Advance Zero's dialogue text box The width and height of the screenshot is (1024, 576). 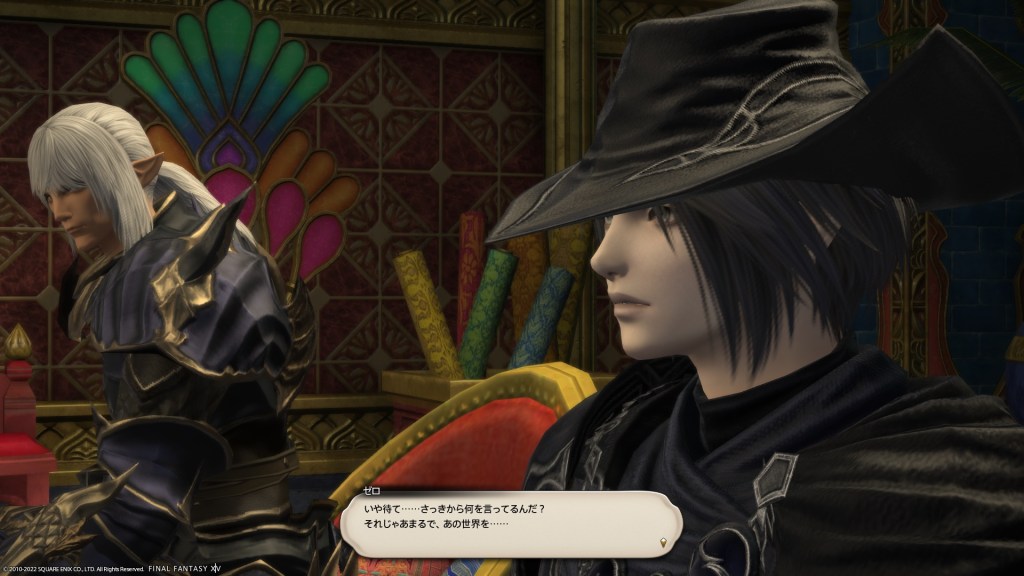[x=510, y=524]
